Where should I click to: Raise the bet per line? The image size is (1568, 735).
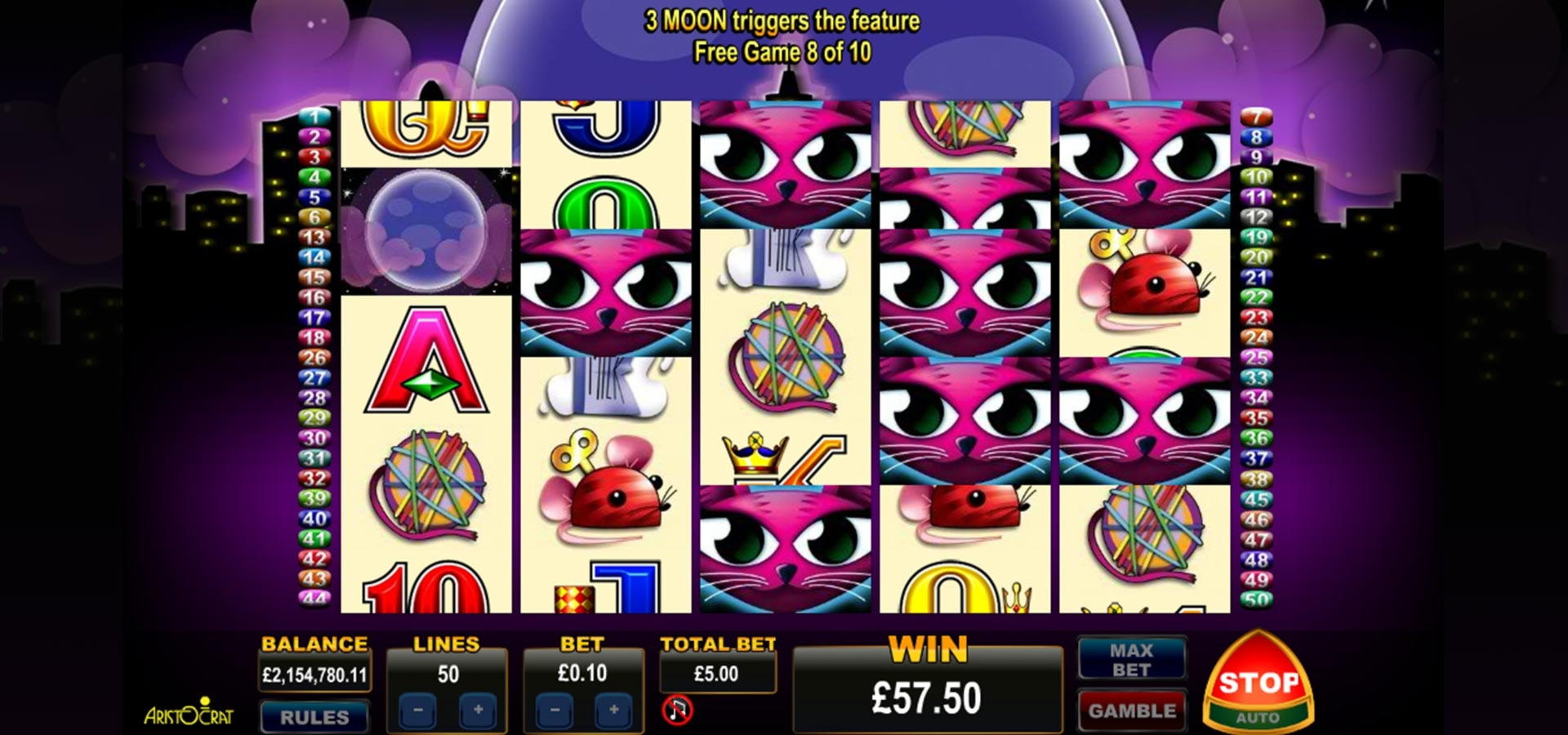(614, 710)
